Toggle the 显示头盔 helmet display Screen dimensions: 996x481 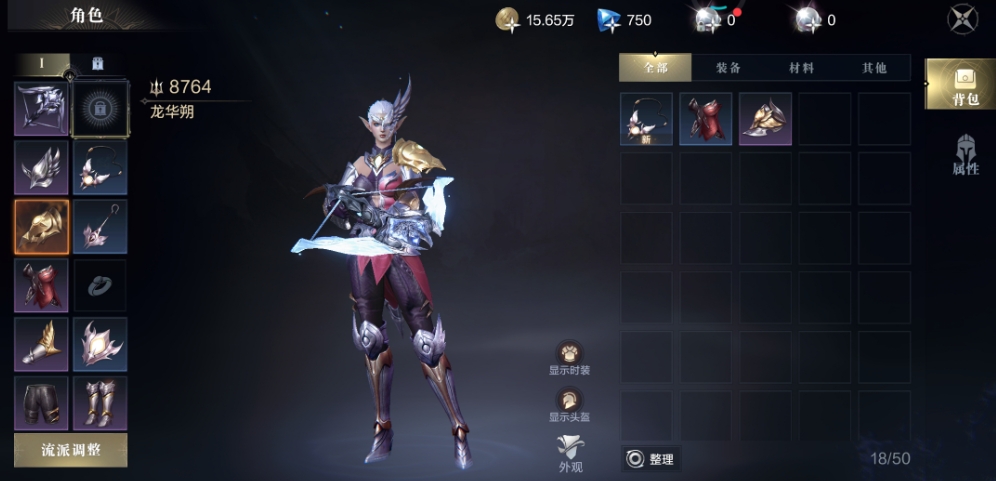click(x=570, y=403)
